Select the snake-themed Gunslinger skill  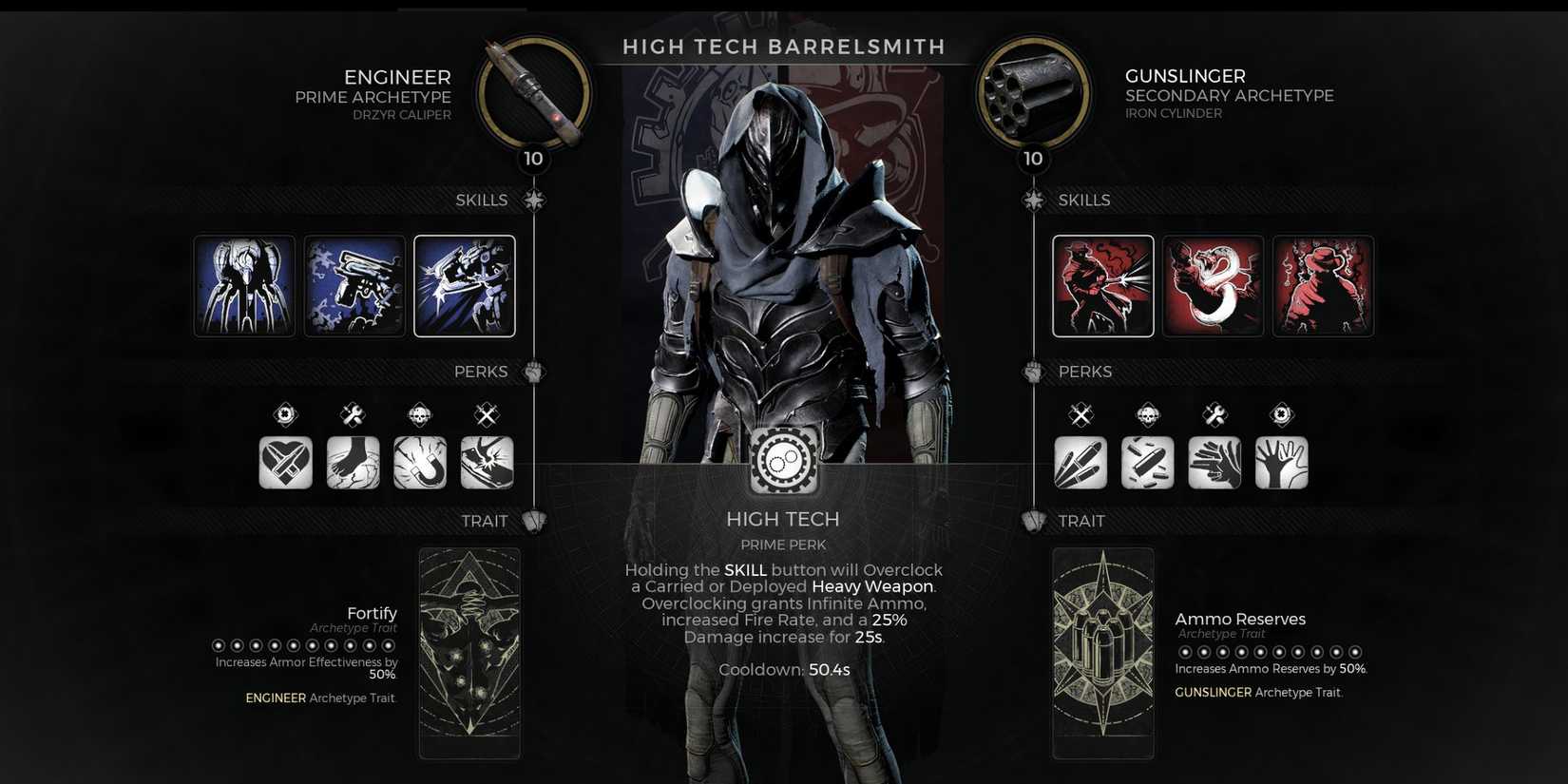(1214, 285)
